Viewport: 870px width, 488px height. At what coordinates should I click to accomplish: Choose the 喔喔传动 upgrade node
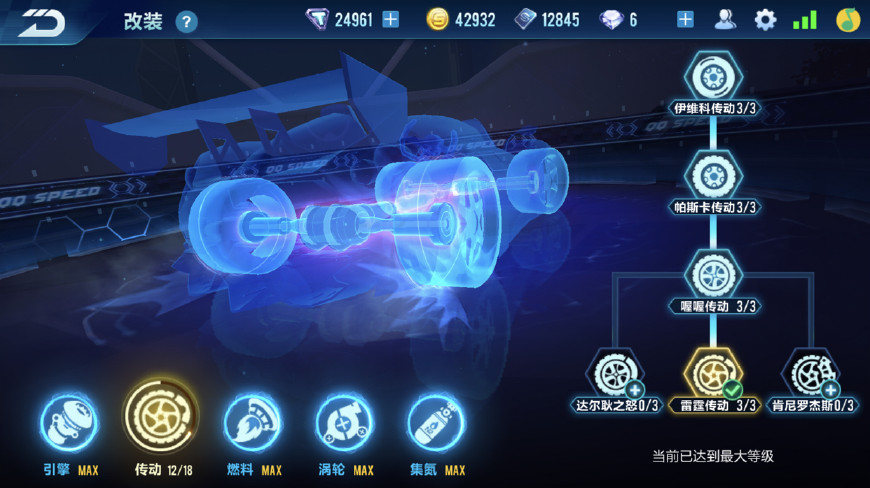[x=713, y=274]
